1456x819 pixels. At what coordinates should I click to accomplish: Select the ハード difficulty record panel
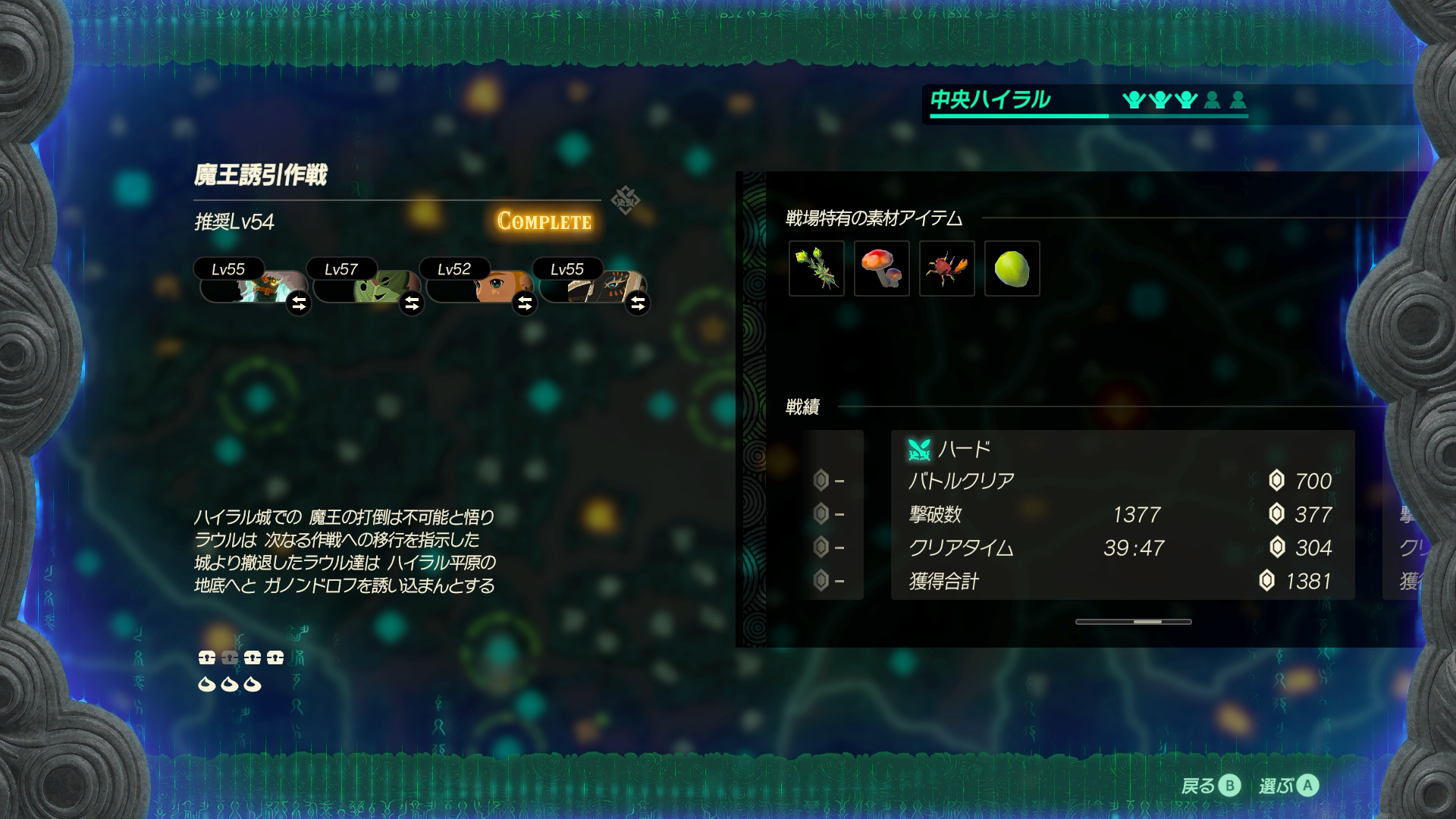pos(1122,515)
